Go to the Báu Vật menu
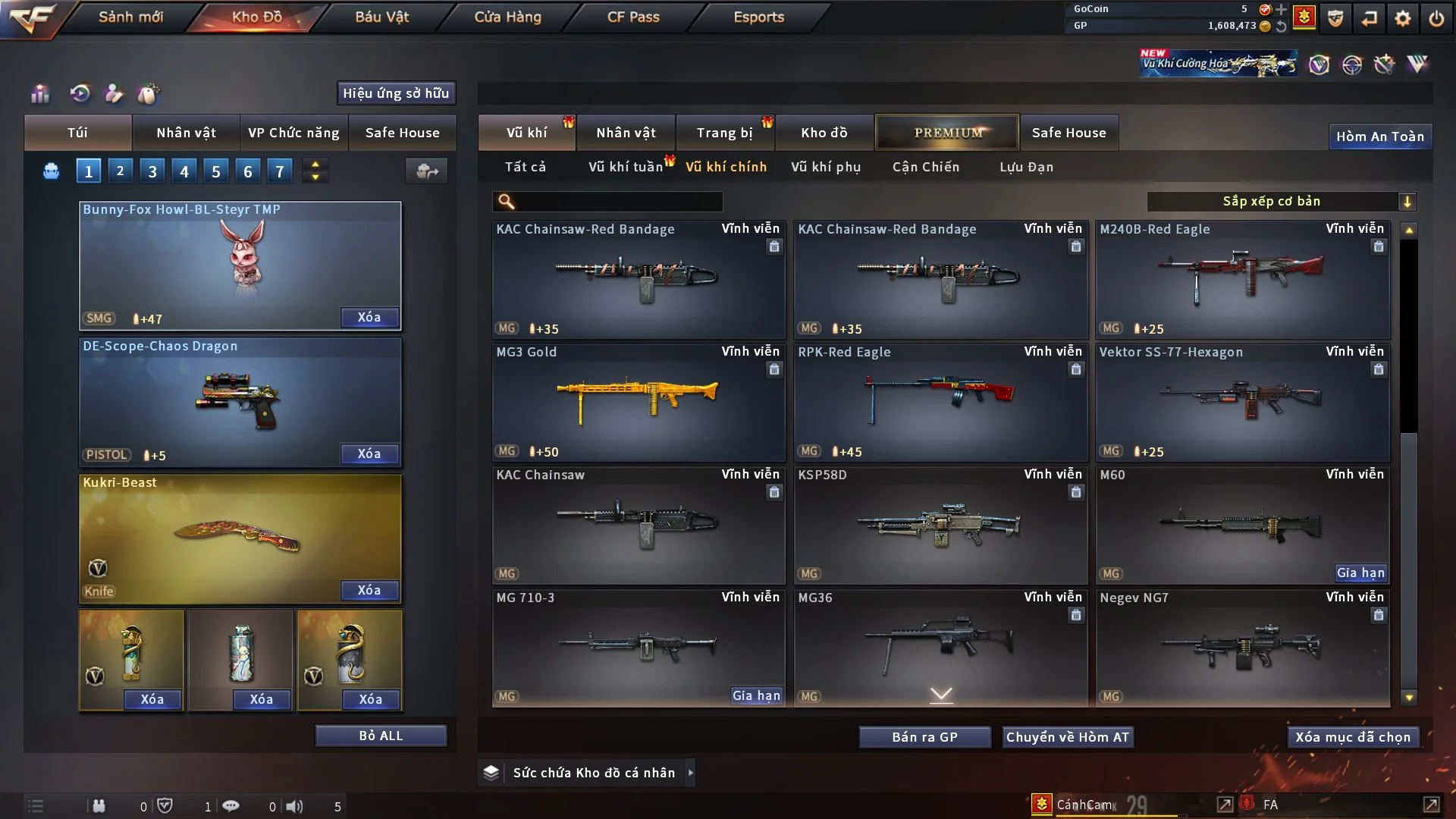1456x819 pixels. (381, 17)
